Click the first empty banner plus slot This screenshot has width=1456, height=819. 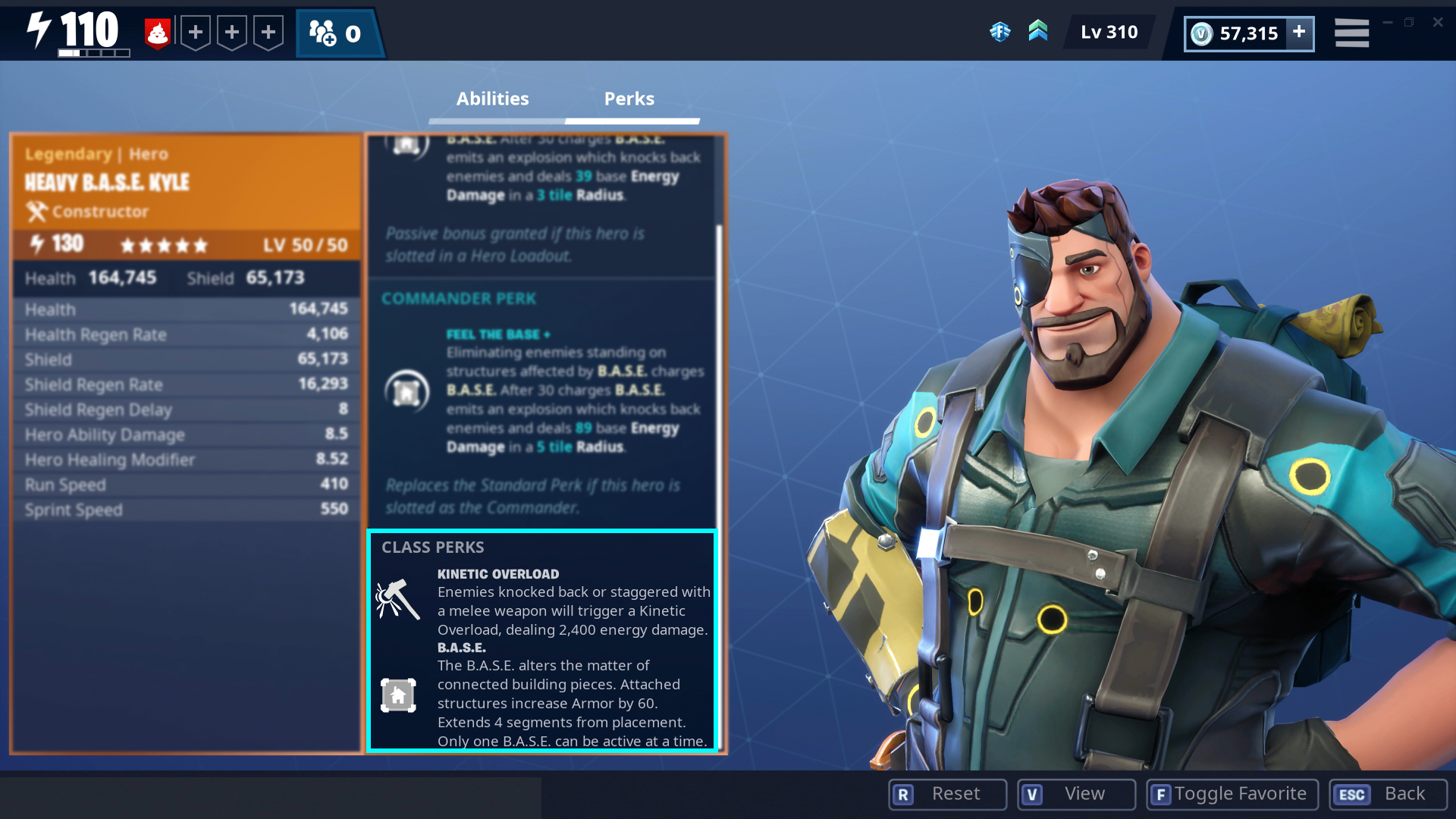pos(196,32)
